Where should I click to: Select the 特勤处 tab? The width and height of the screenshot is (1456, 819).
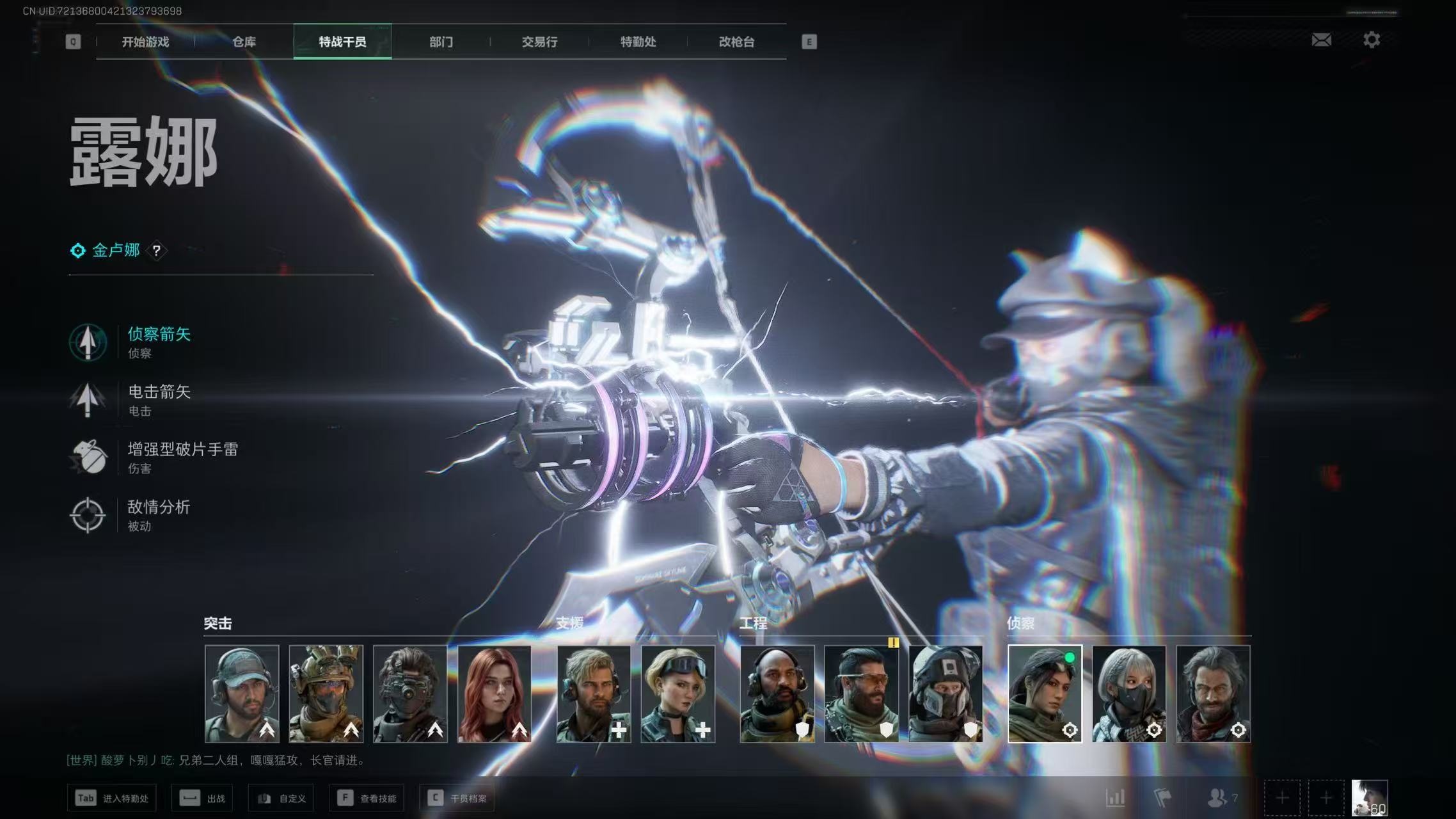638,42
